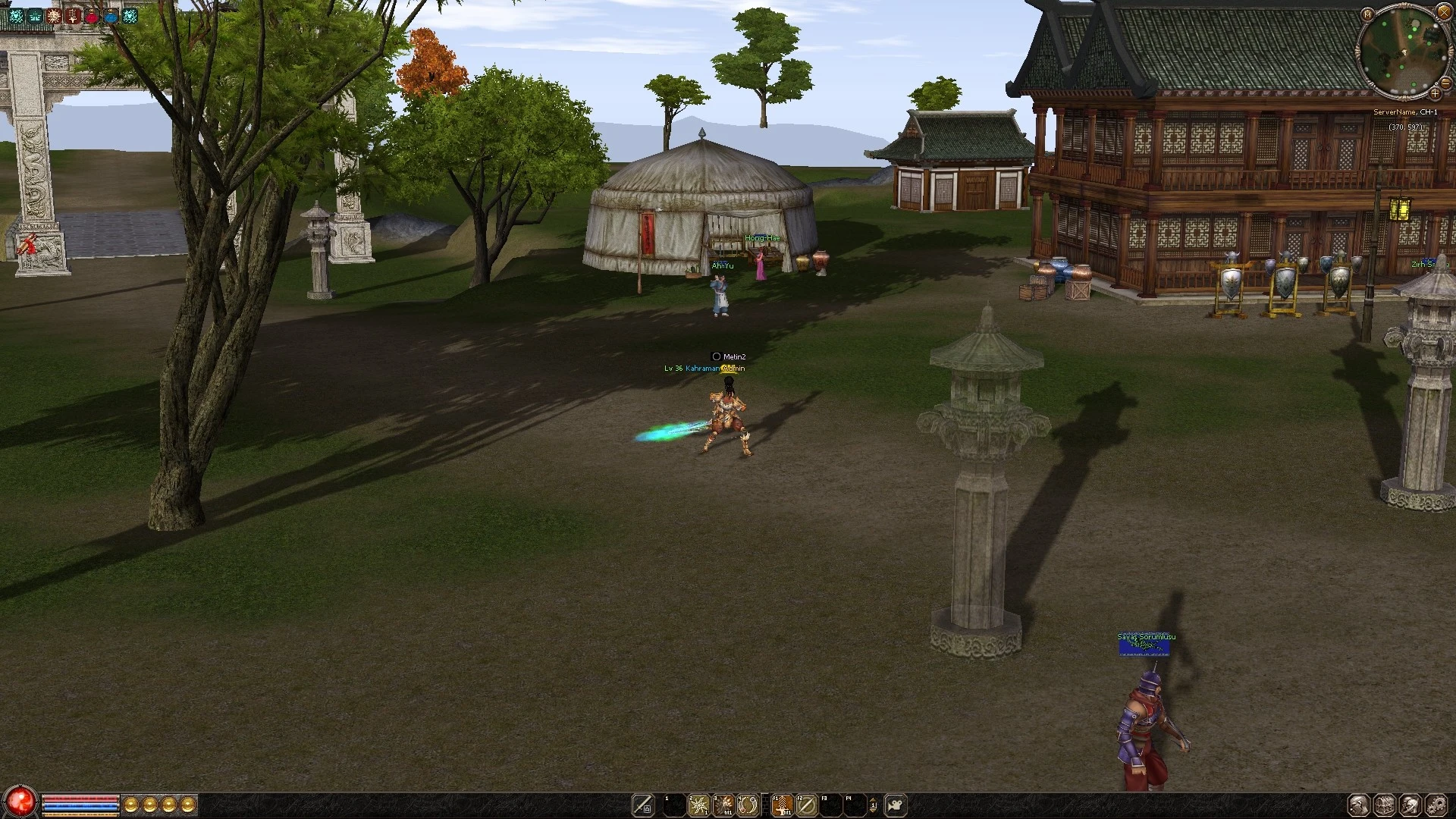This screenshot has width=1456, height=819.
Task: Click the sword attack button on the hotbar
Action: [643, 805]
